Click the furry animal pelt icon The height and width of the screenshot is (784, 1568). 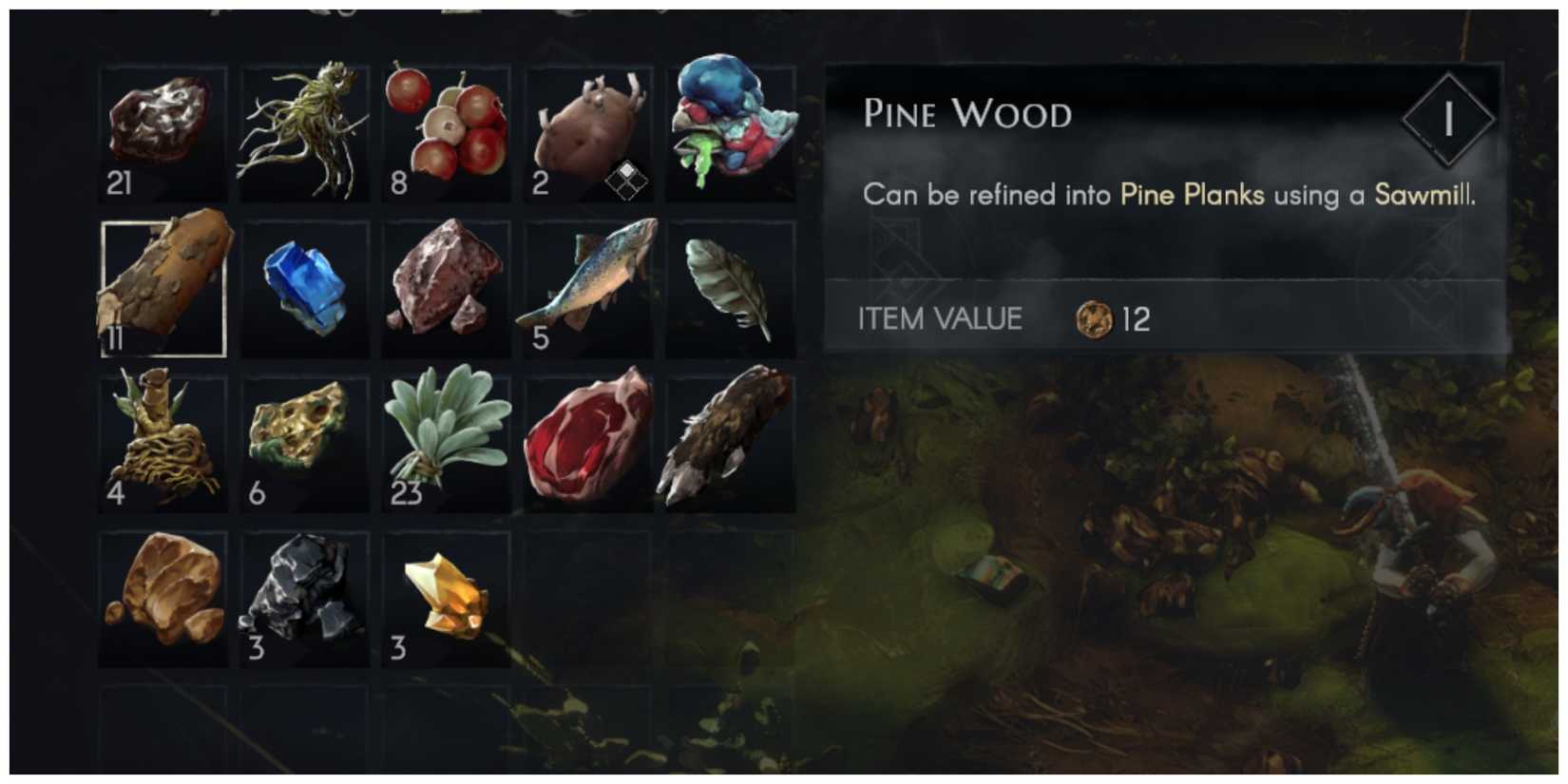pos(732,442)
